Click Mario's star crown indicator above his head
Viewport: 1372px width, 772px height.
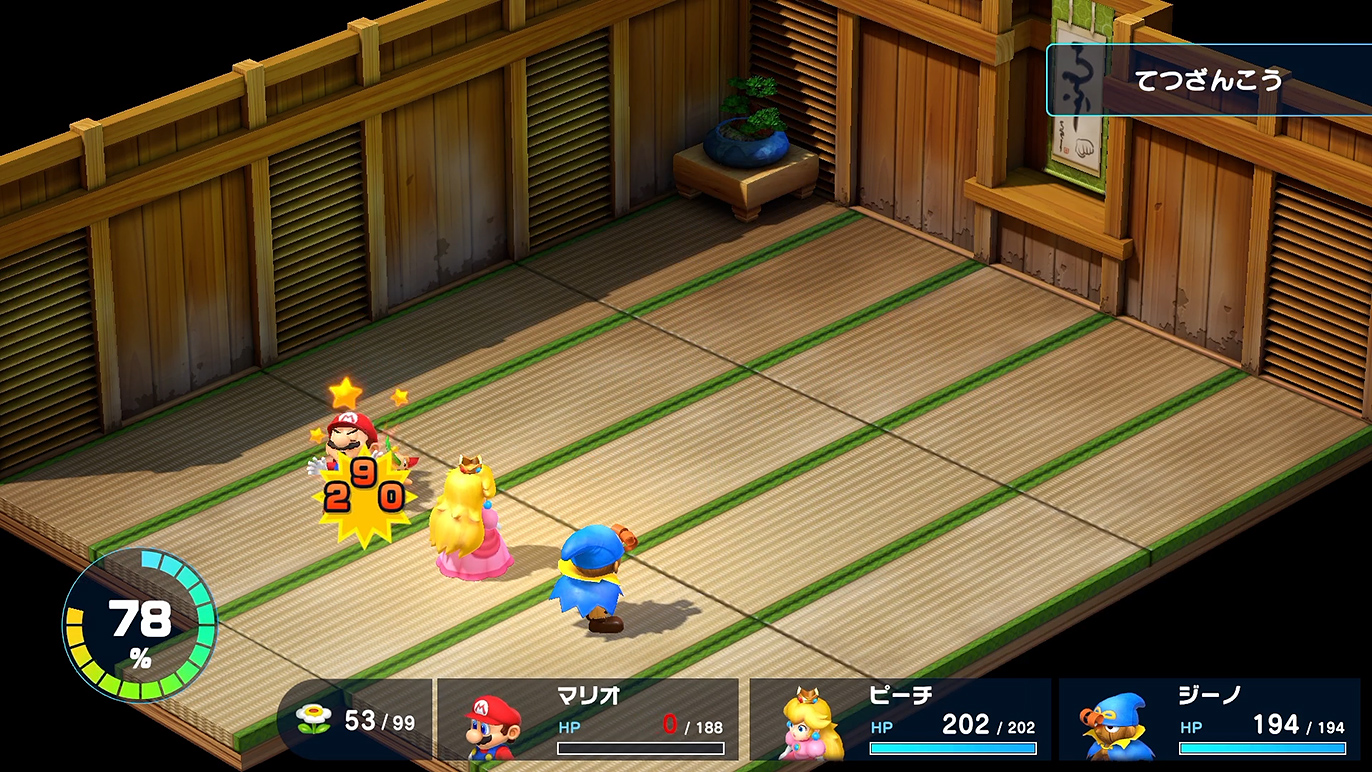tap(344, 393)
